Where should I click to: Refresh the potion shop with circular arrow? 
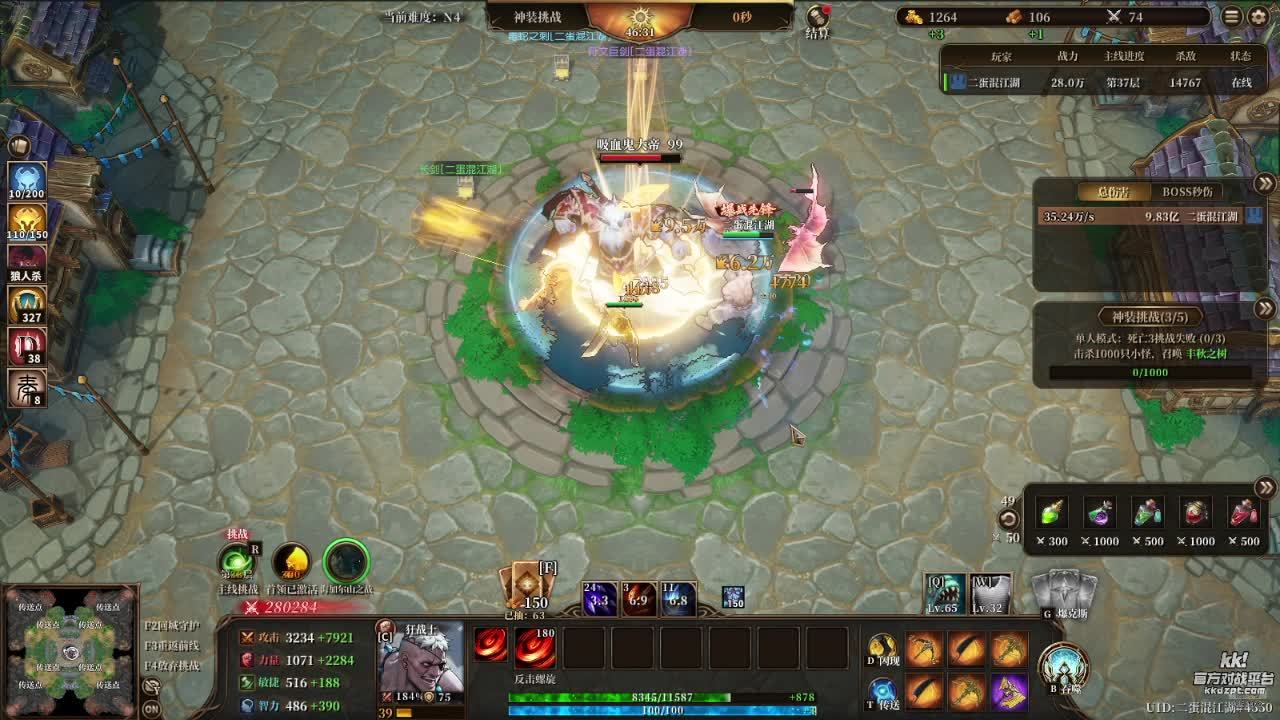[1009, 519]
